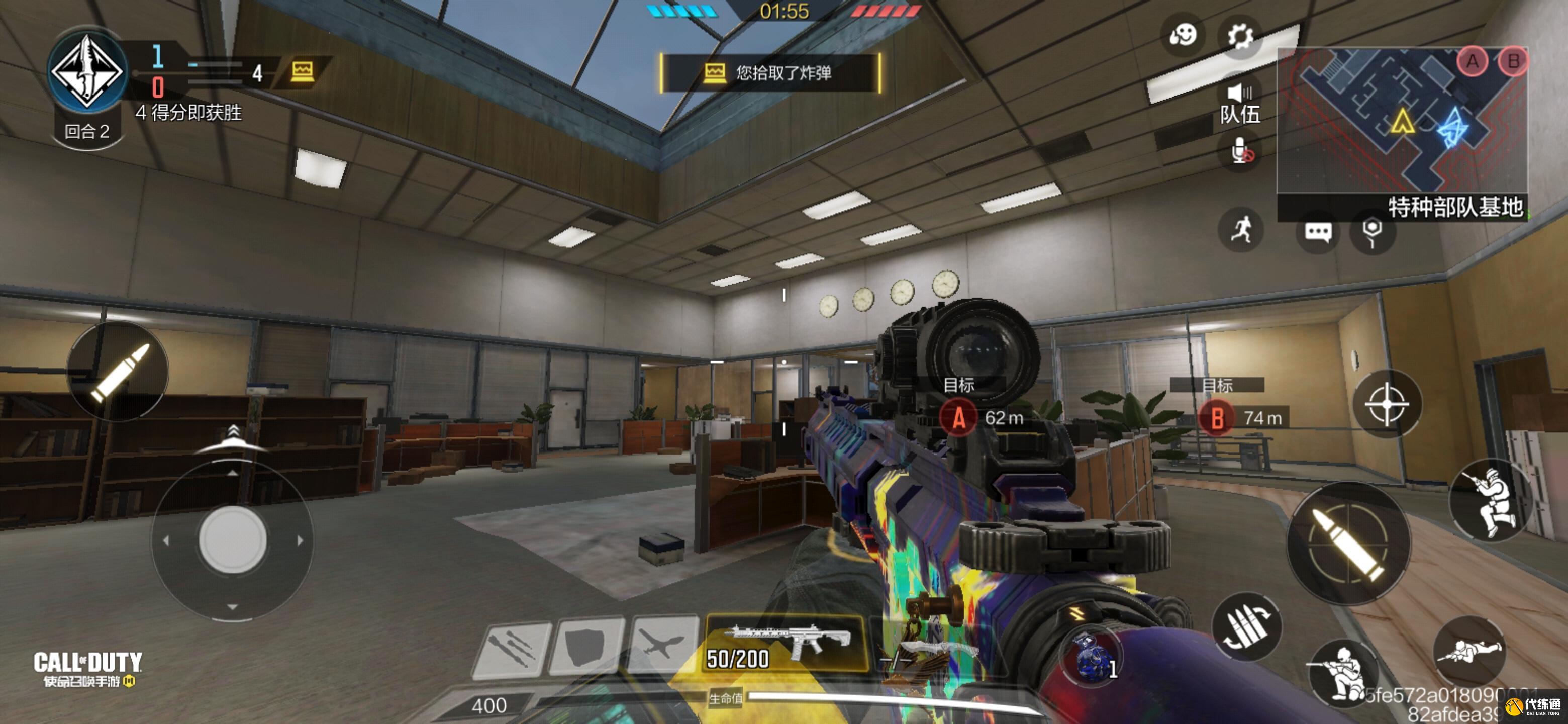The image size is (1568, 724).
Task: Activate the missile scorestreak slot
Action: point(512,647)
